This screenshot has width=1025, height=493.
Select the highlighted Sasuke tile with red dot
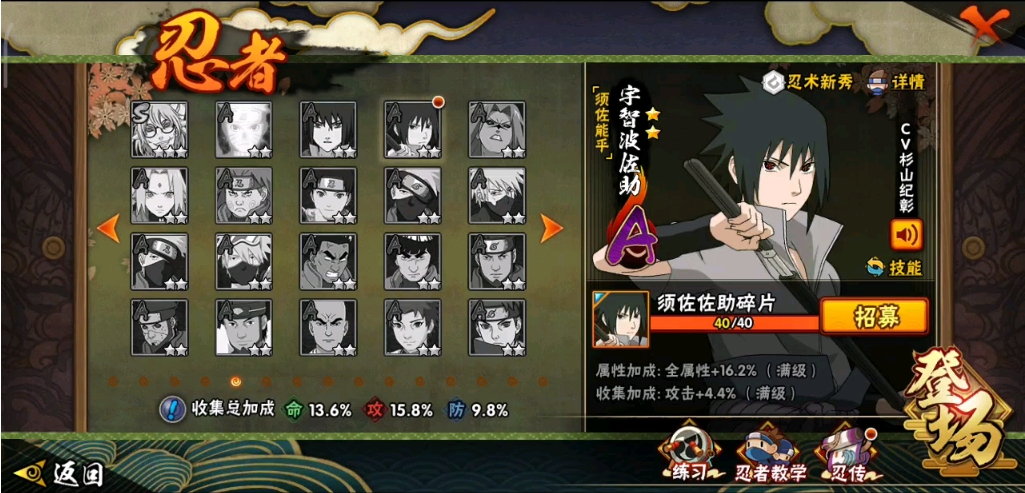pyautogui.click(x=412, y=129)
